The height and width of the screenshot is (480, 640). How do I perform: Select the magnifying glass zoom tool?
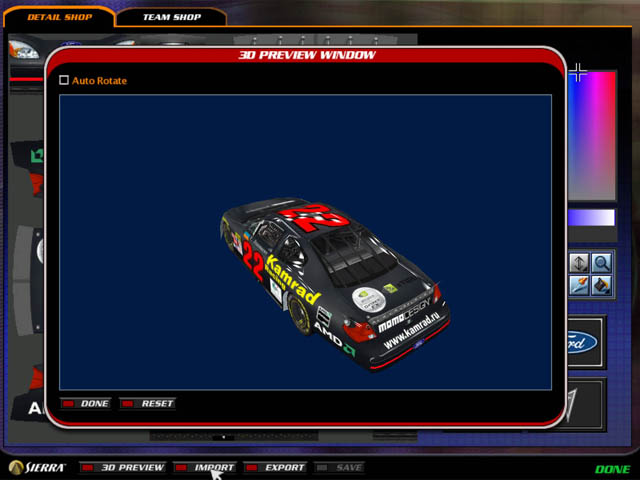(x=602, y=263)
